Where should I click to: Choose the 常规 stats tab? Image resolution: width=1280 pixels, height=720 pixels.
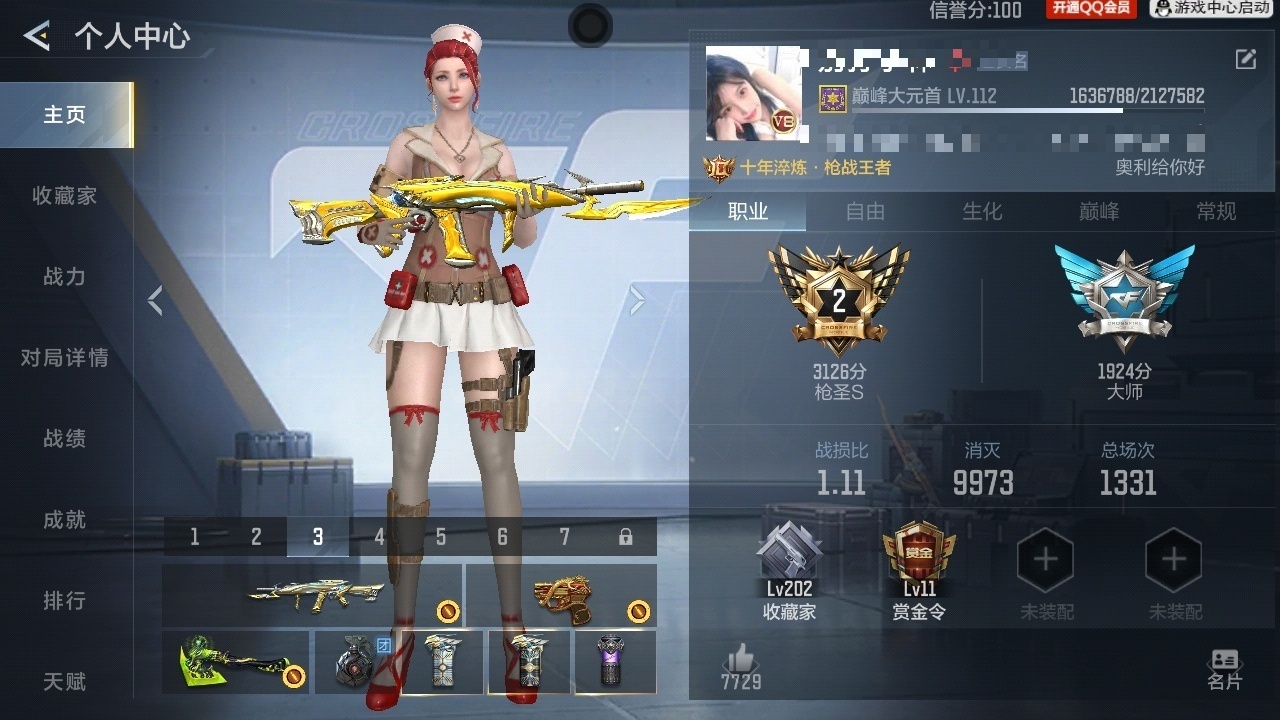[1216, 211]
